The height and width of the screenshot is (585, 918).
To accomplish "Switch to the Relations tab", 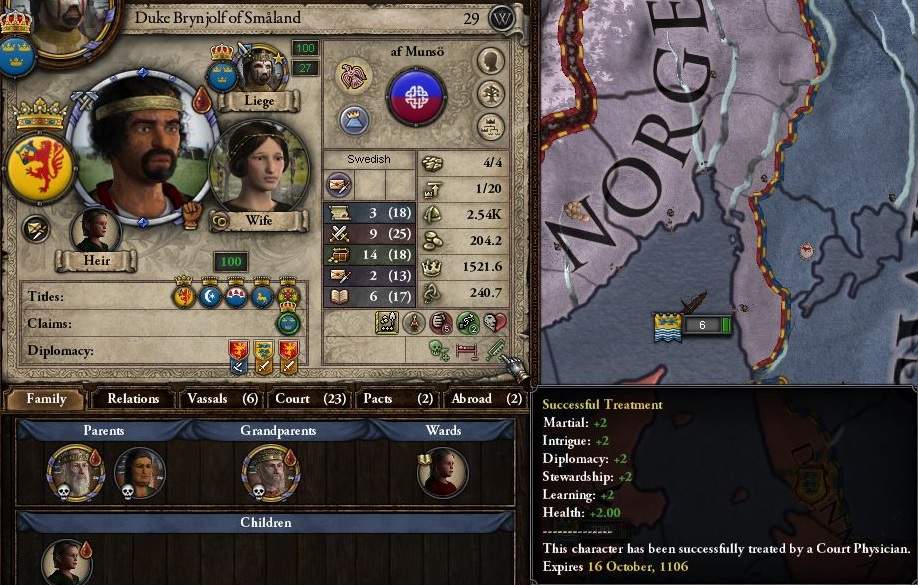I will coord(133,399).
